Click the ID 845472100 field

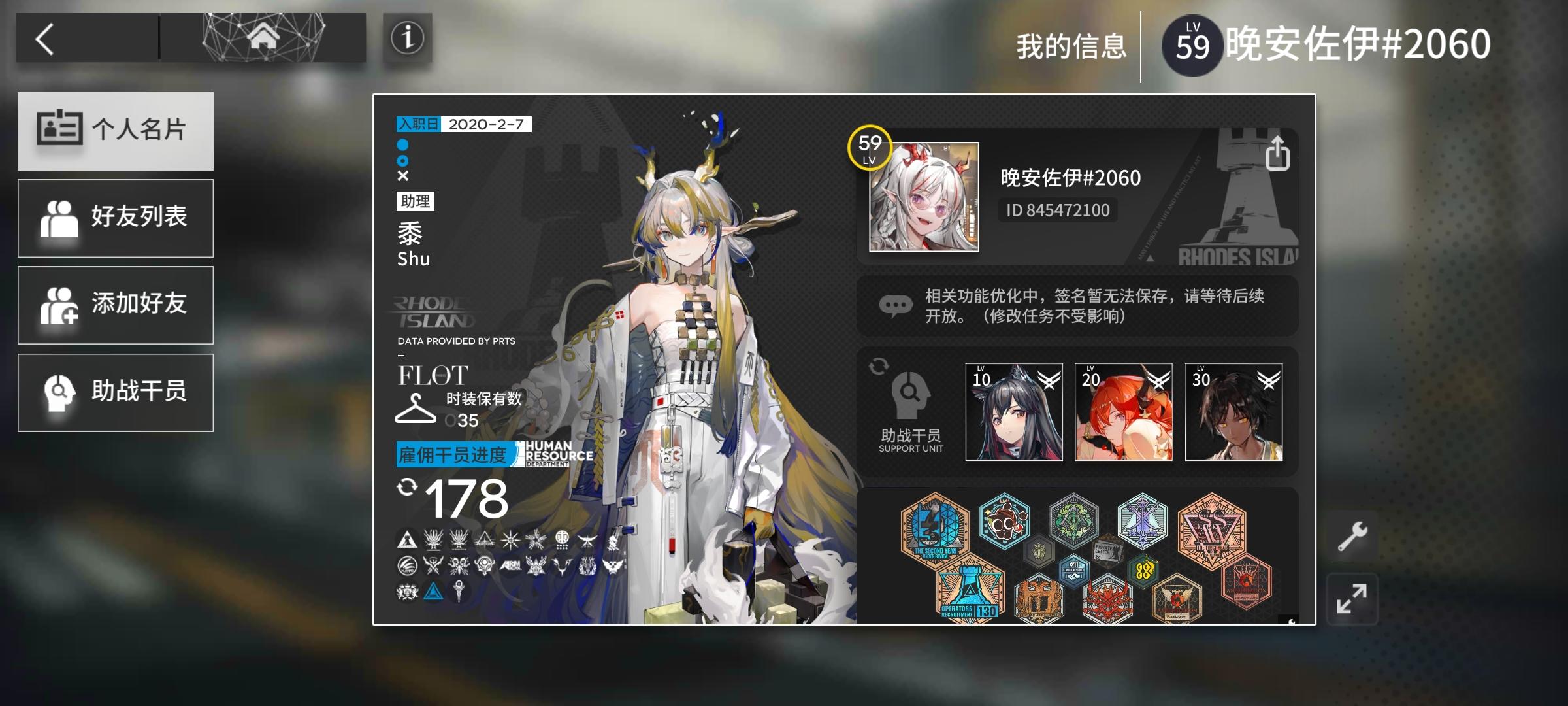point(1056,210)
